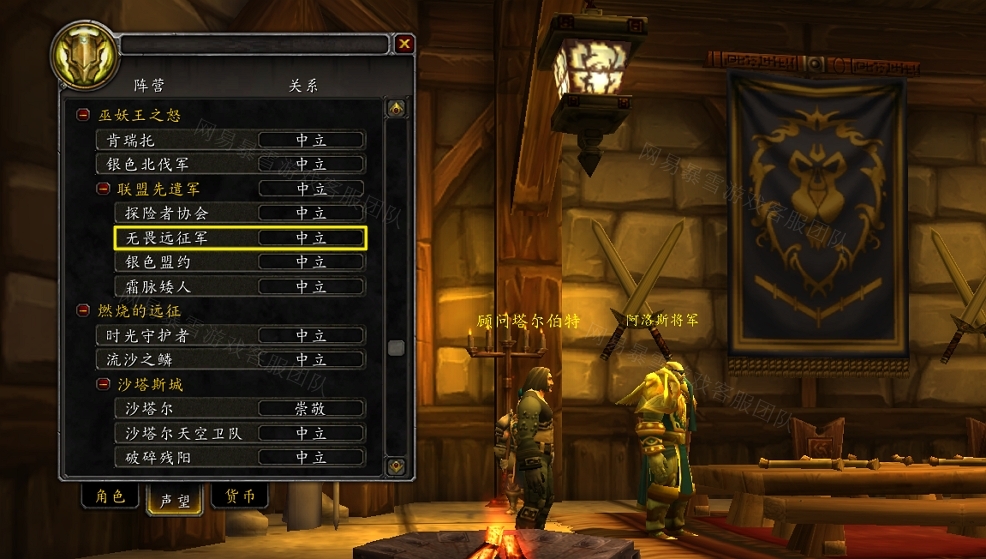Click the scroll-down arrow of the faction list
Image resolution: width=986 pixels, height=559 pixels.
(396, 466)
